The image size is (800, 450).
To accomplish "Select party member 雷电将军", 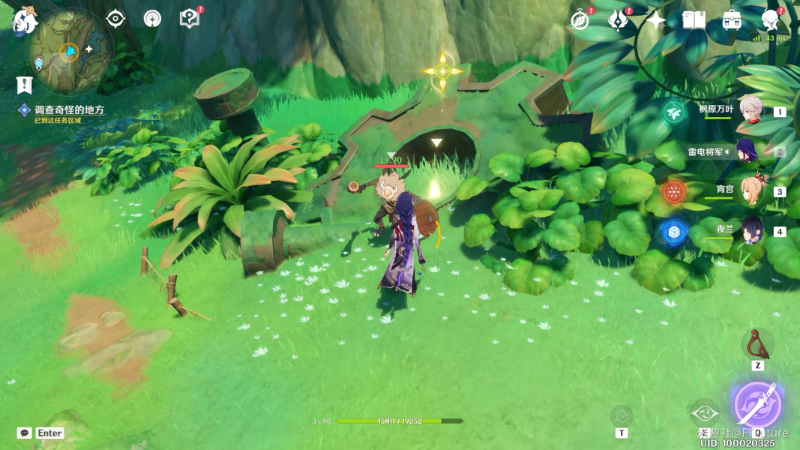I will pos(752,151).
